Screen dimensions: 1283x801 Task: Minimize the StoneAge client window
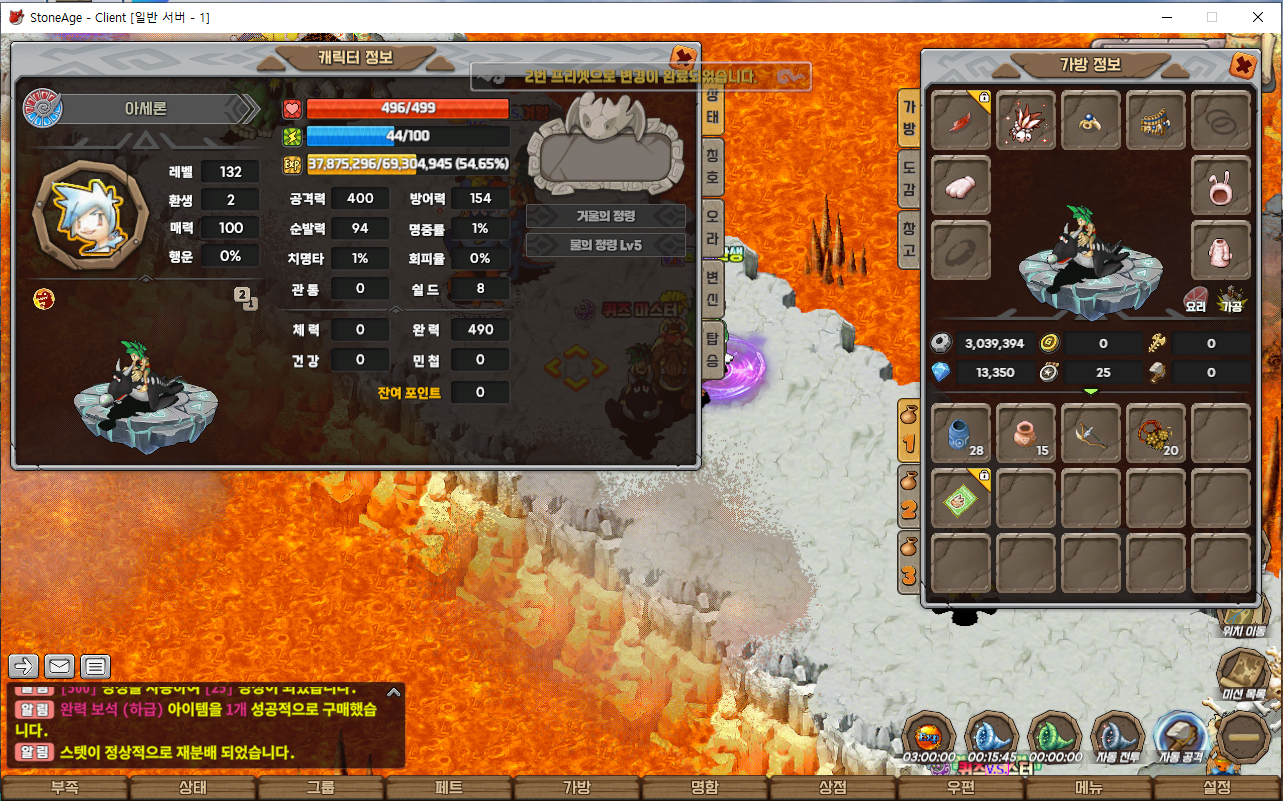(1166, 17)
